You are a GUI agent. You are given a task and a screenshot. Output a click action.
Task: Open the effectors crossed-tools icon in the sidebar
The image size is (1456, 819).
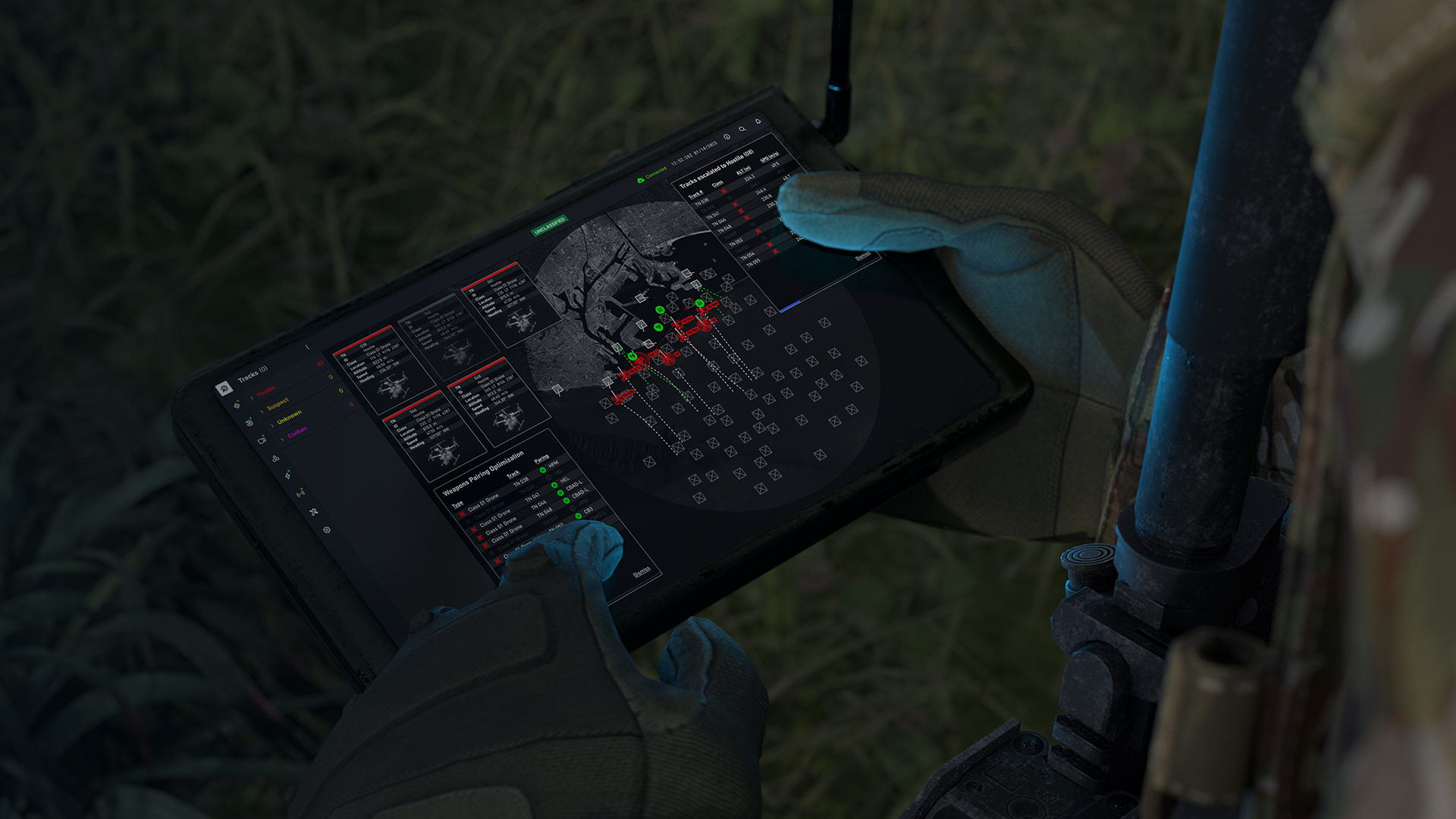(x=313, y=511)
